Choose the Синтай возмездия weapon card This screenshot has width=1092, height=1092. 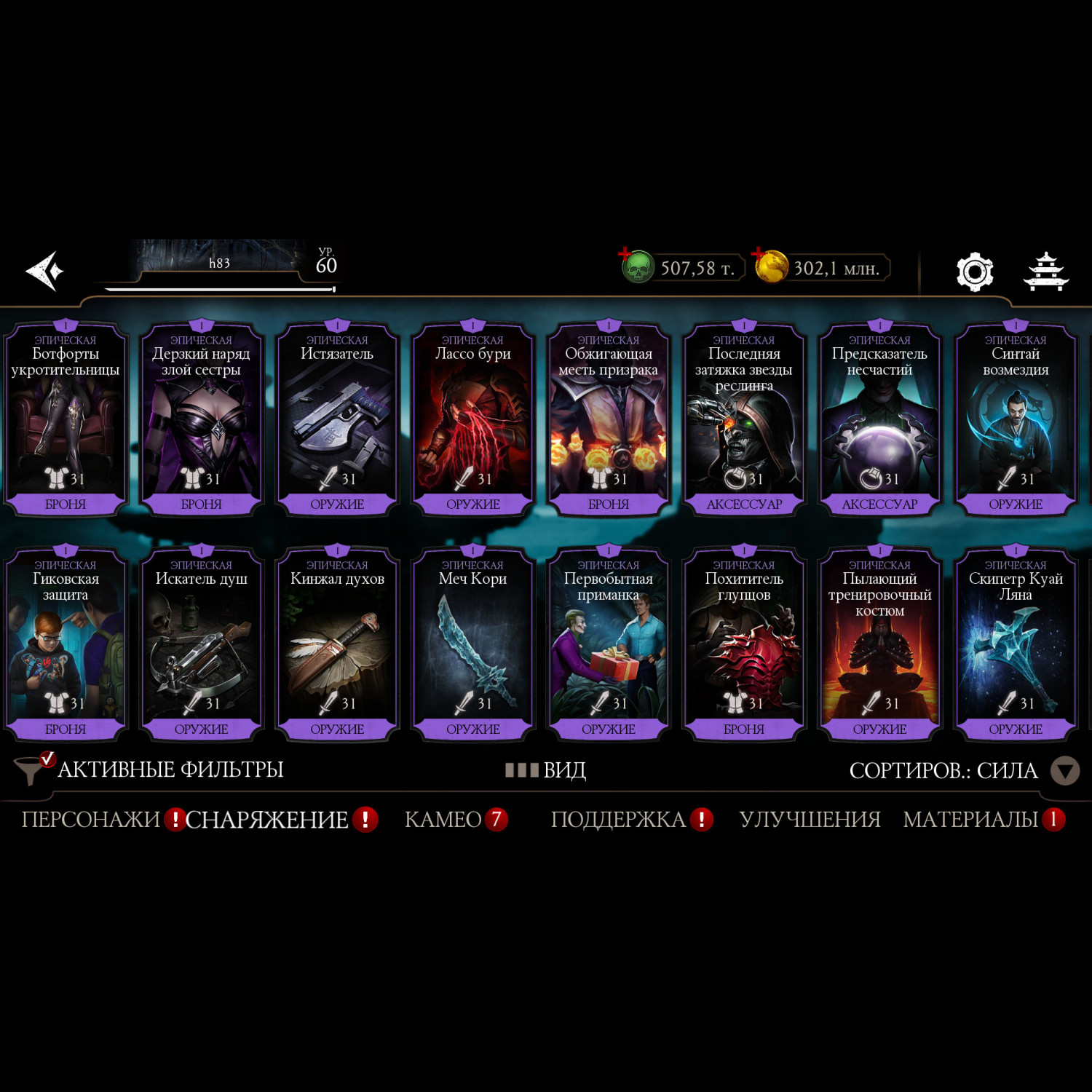tap(1016, 420)
